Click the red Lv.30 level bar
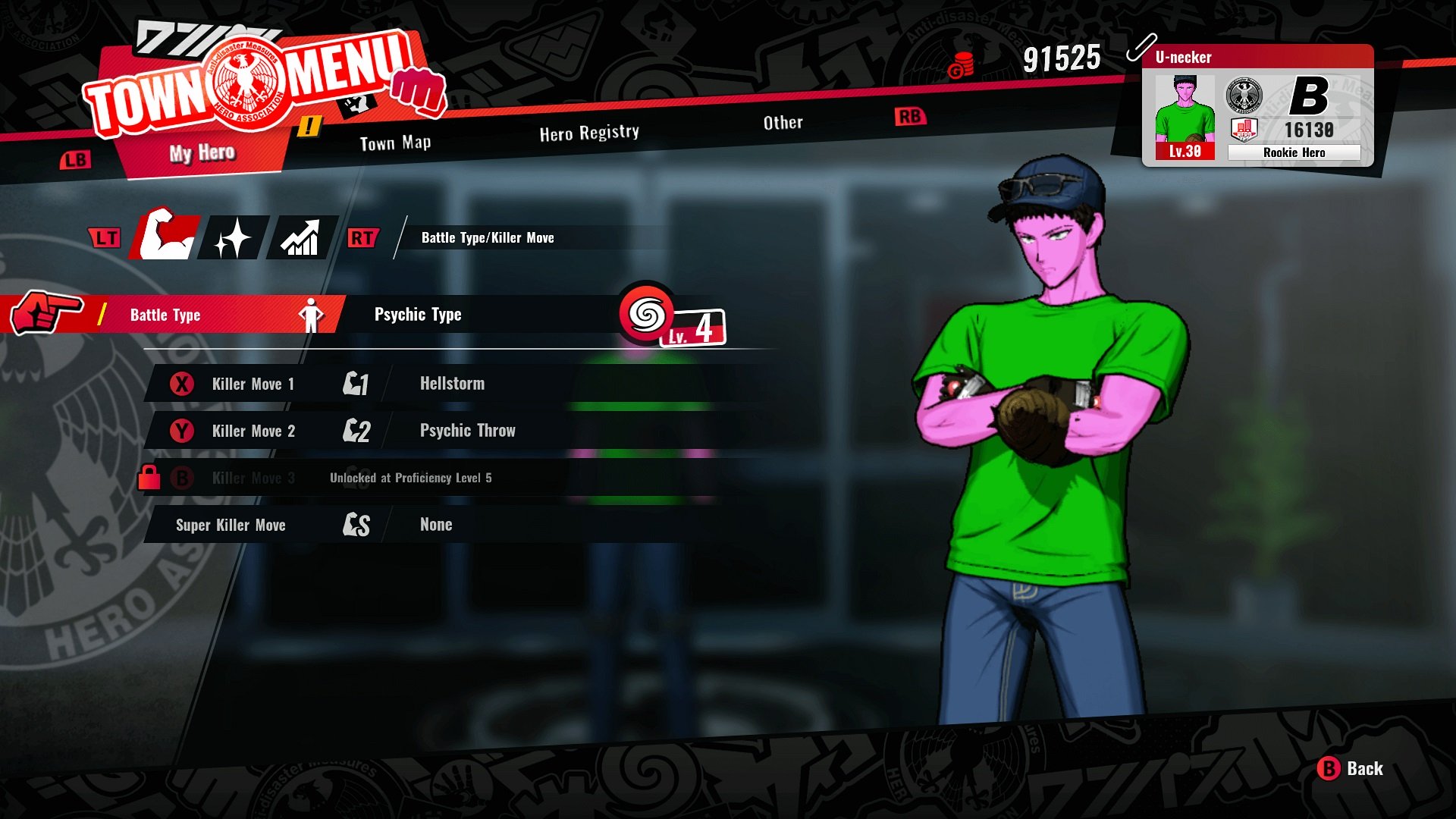 pyautogui.click(x=1187, y=152)
